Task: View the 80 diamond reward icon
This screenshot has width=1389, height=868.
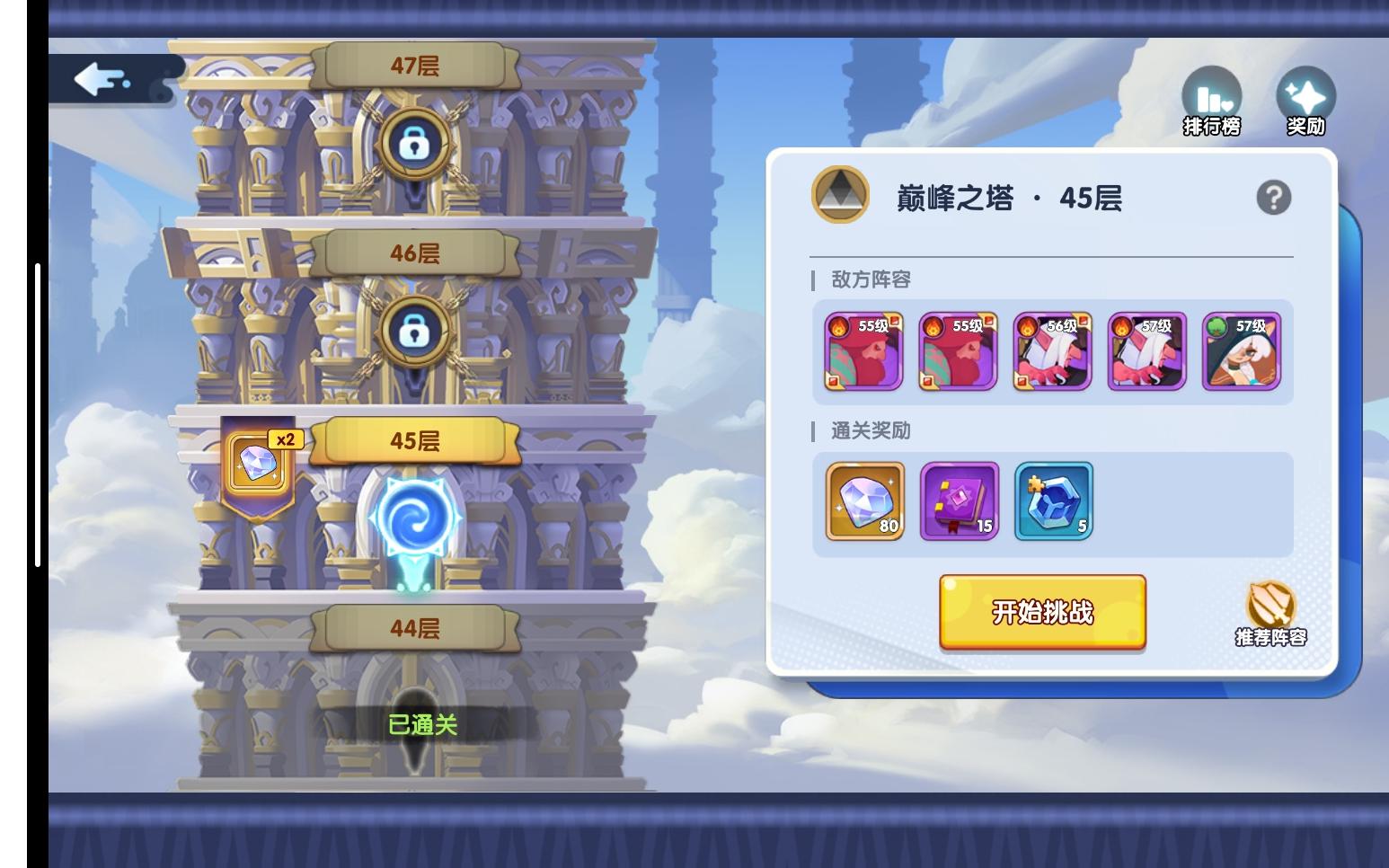Action: click(863, 501)
